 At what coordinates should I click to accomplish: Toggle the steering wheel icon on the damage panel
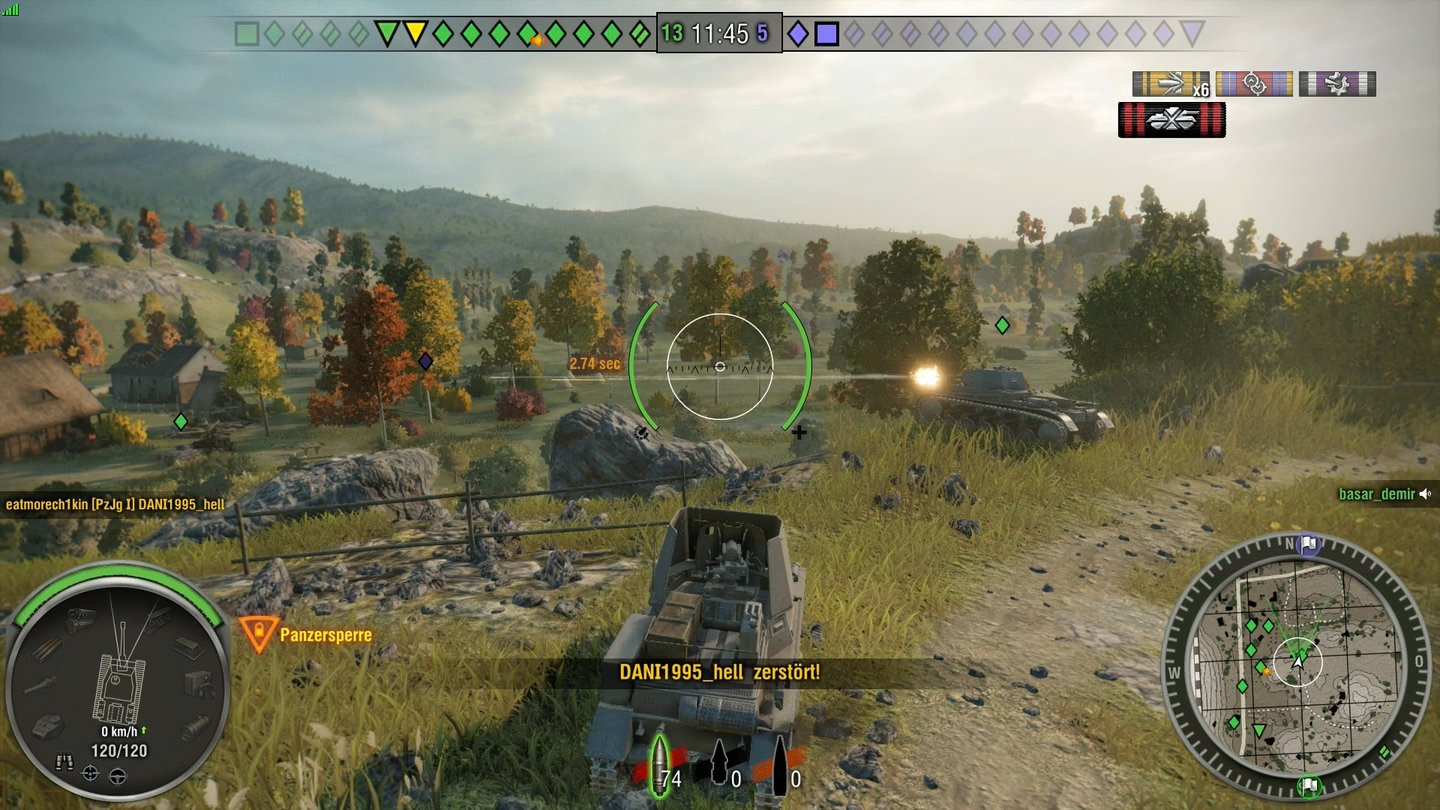tap(117, 774)
